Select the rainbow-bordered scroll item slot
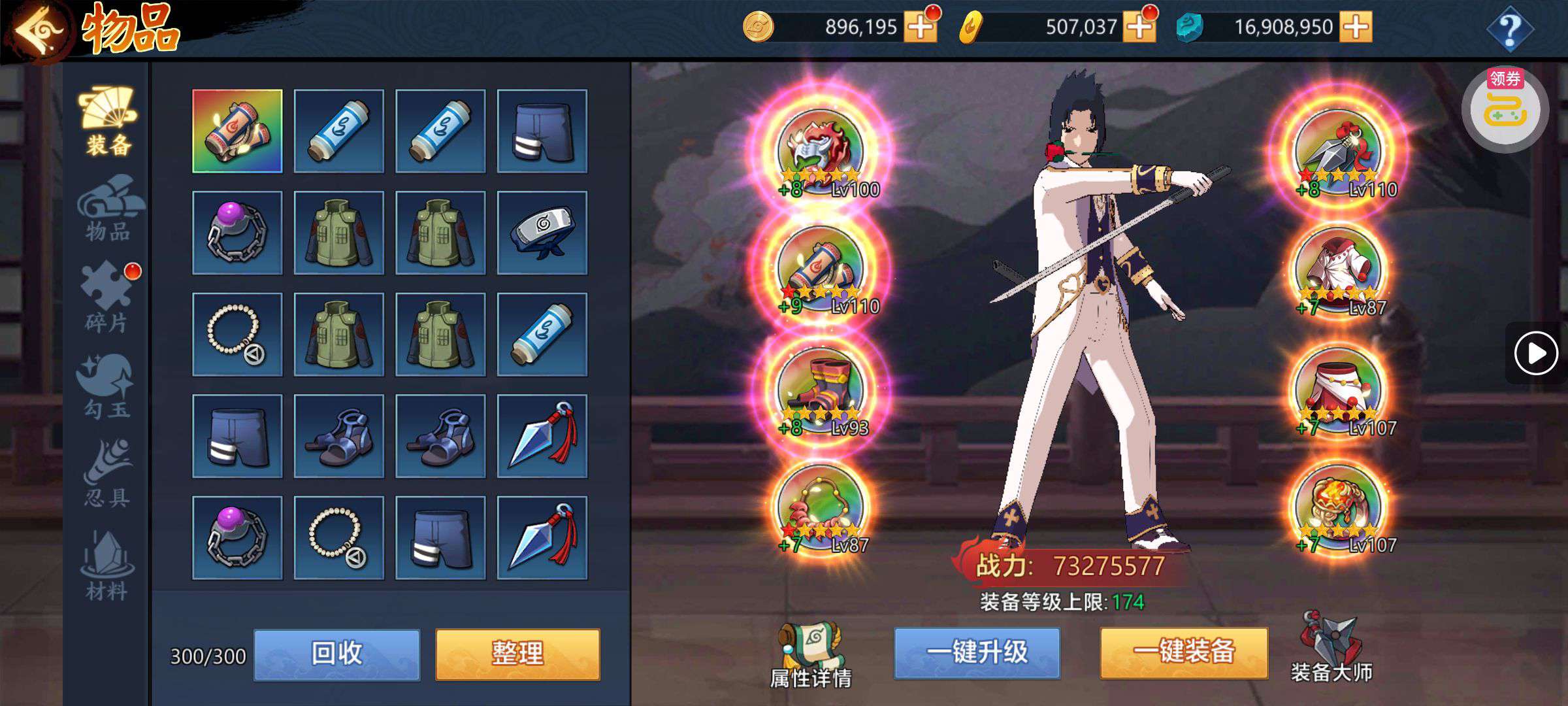 [x=237, y=131]
